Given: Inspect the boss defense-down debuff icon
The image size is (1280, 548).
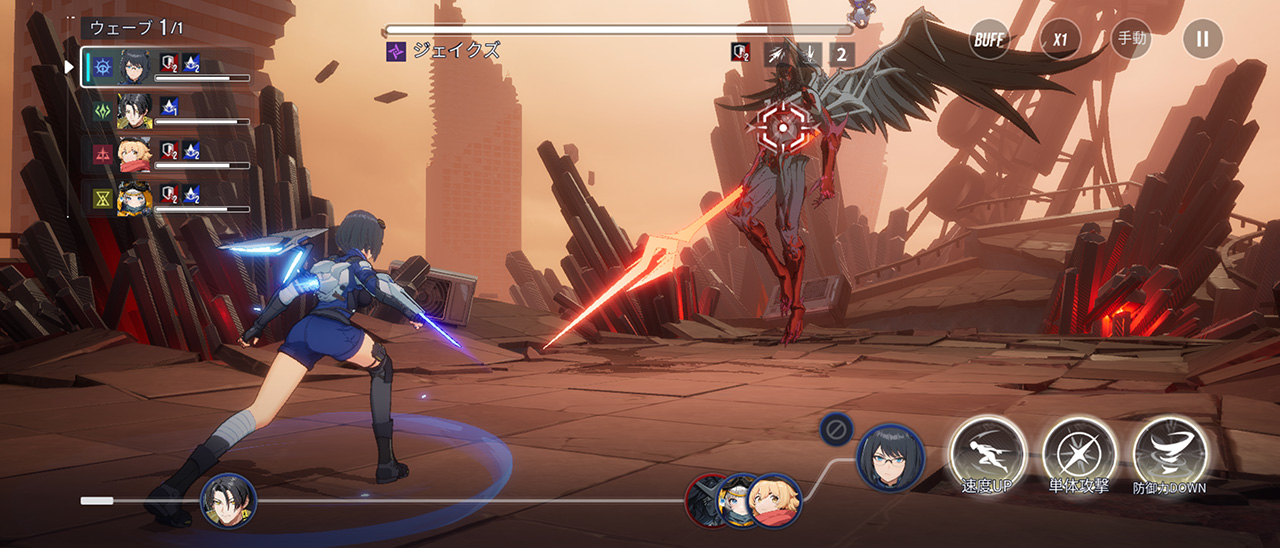Looking at the screenshot, I should pos(741,54).
